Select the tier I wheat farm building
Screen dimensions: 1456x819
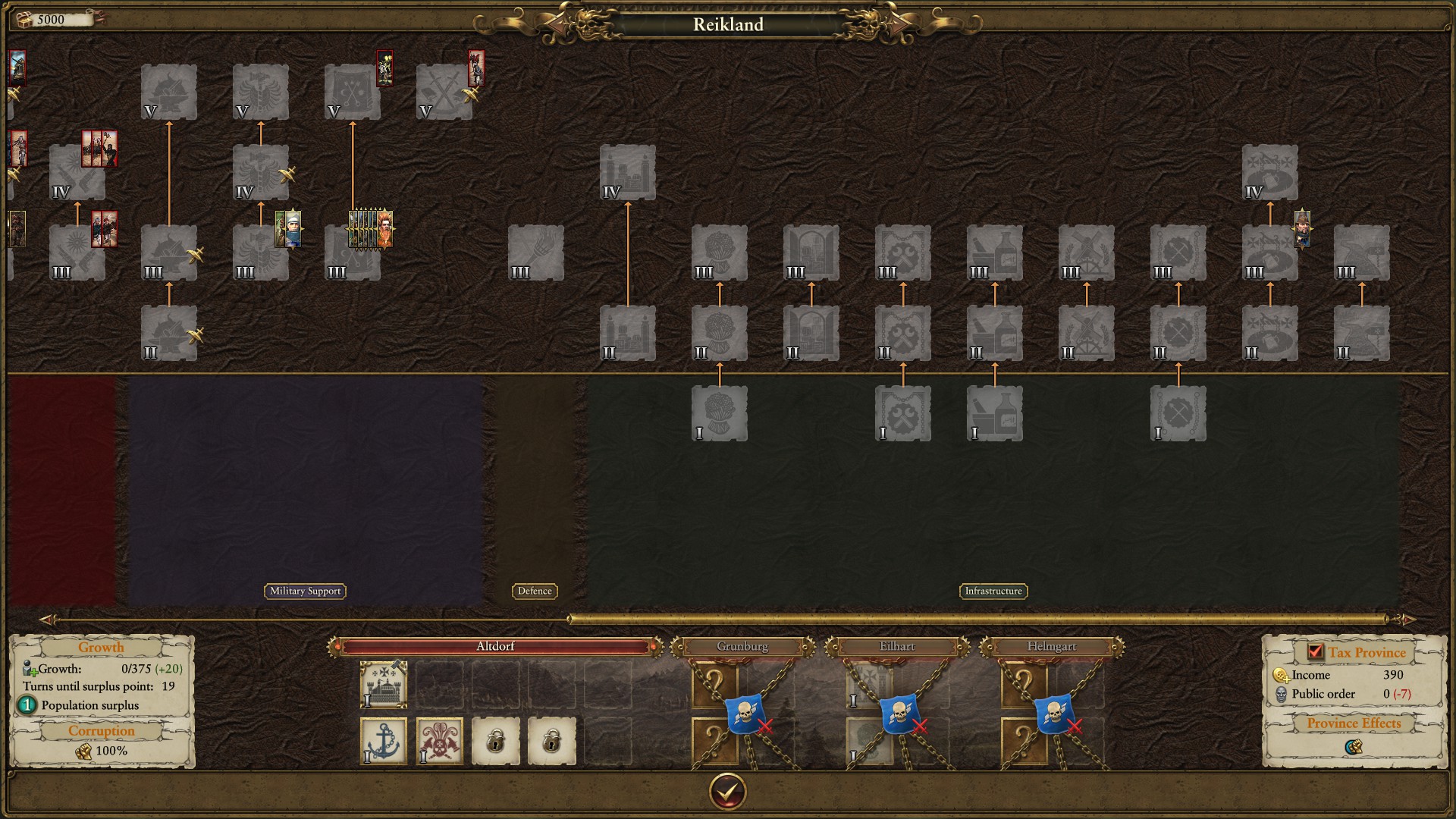[720, 413]
